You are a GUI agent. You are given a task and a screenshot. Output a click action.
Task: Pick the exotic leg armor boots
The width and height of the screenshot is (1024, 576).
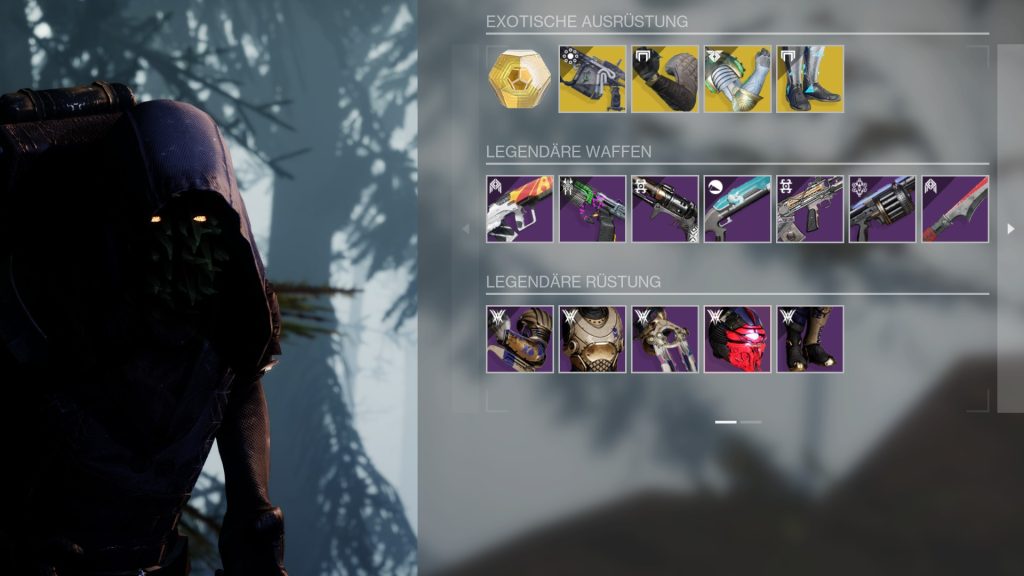[x=810, y=79]
